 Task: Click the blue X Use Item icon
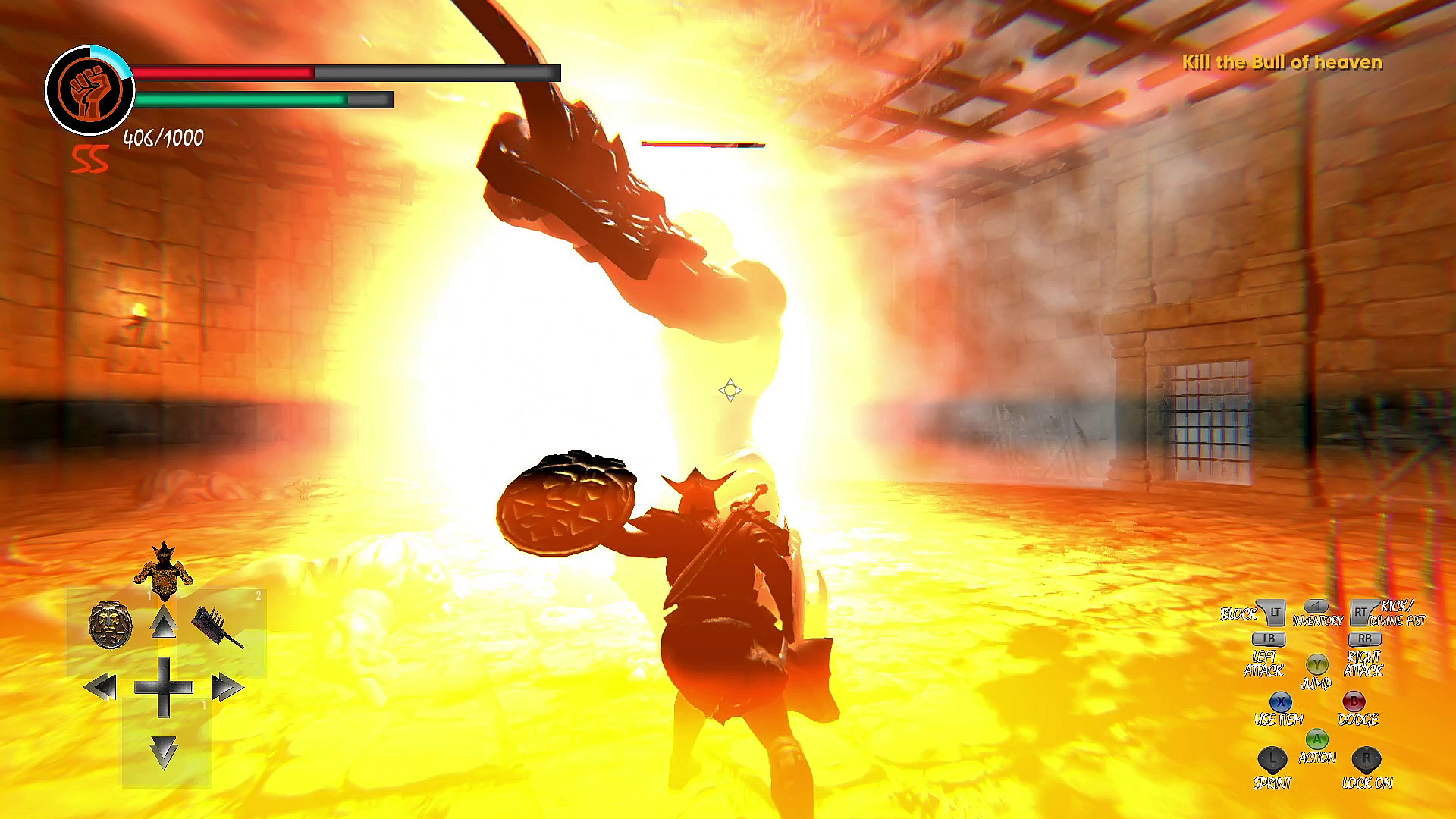tap(1281, 702)
